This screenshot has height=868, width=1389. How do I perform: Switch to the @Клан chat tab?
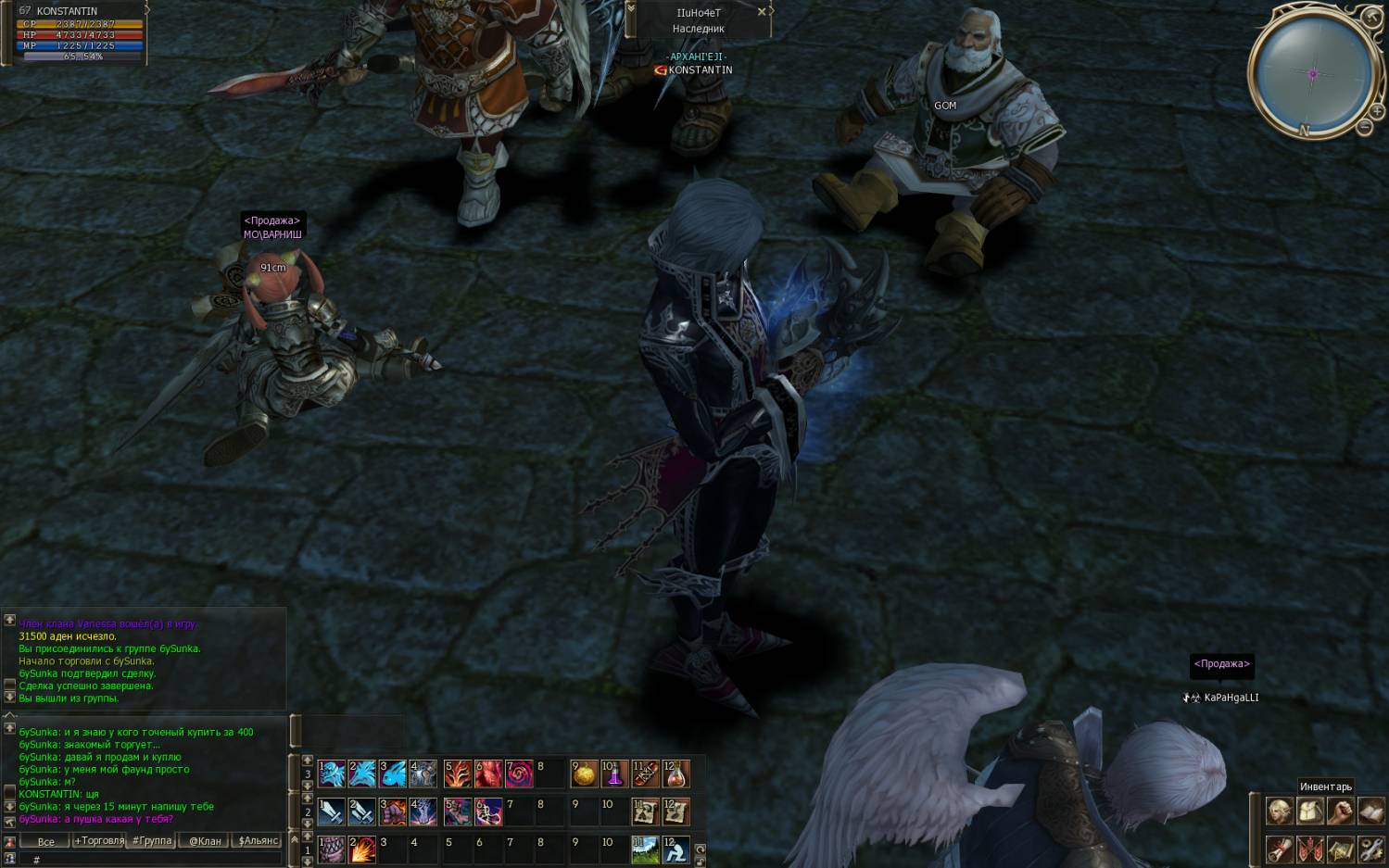tap(205, 841)
